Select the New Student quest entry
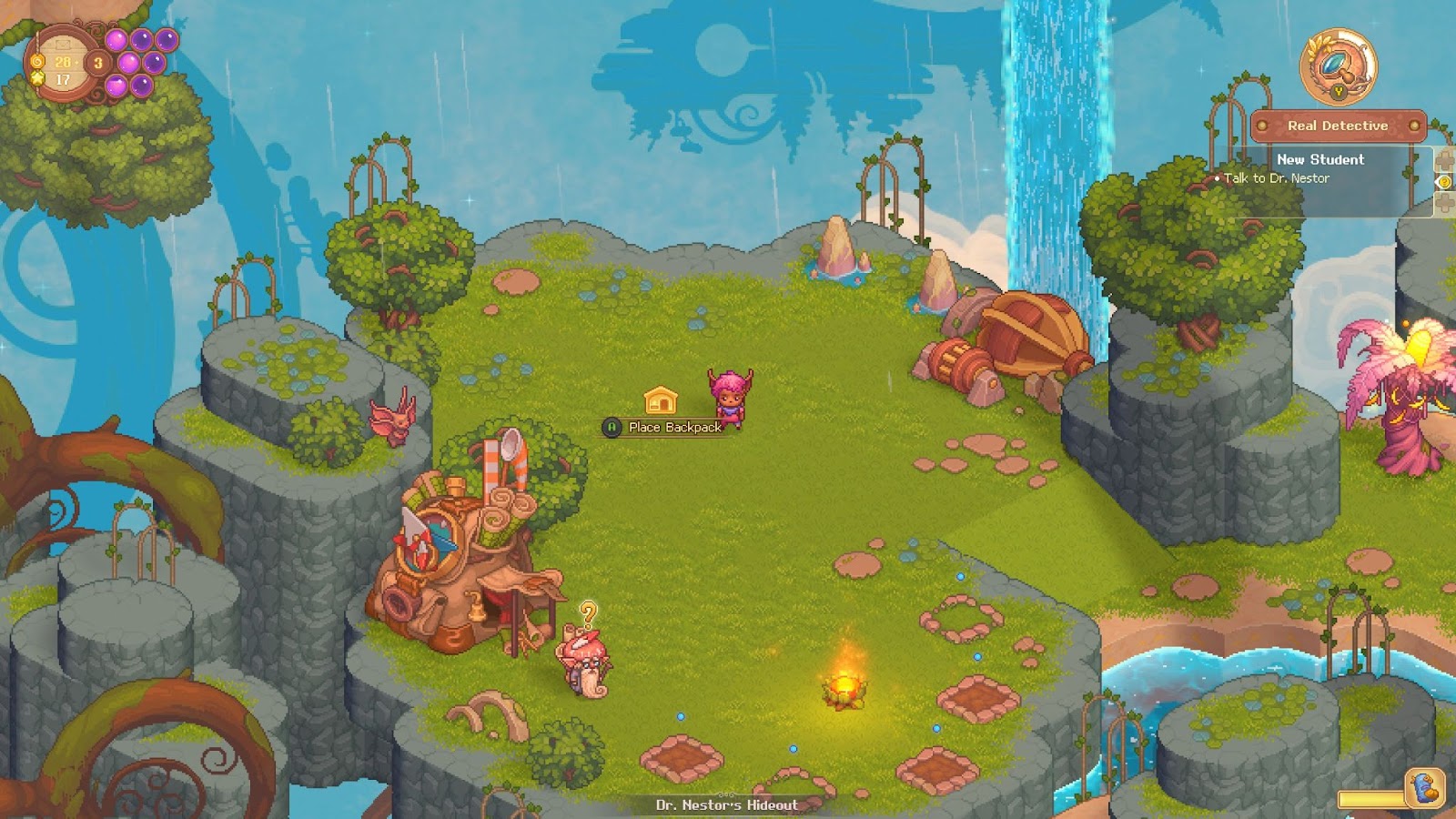The height and width of the screenshot is (819, 1456). coord(1321,158)
